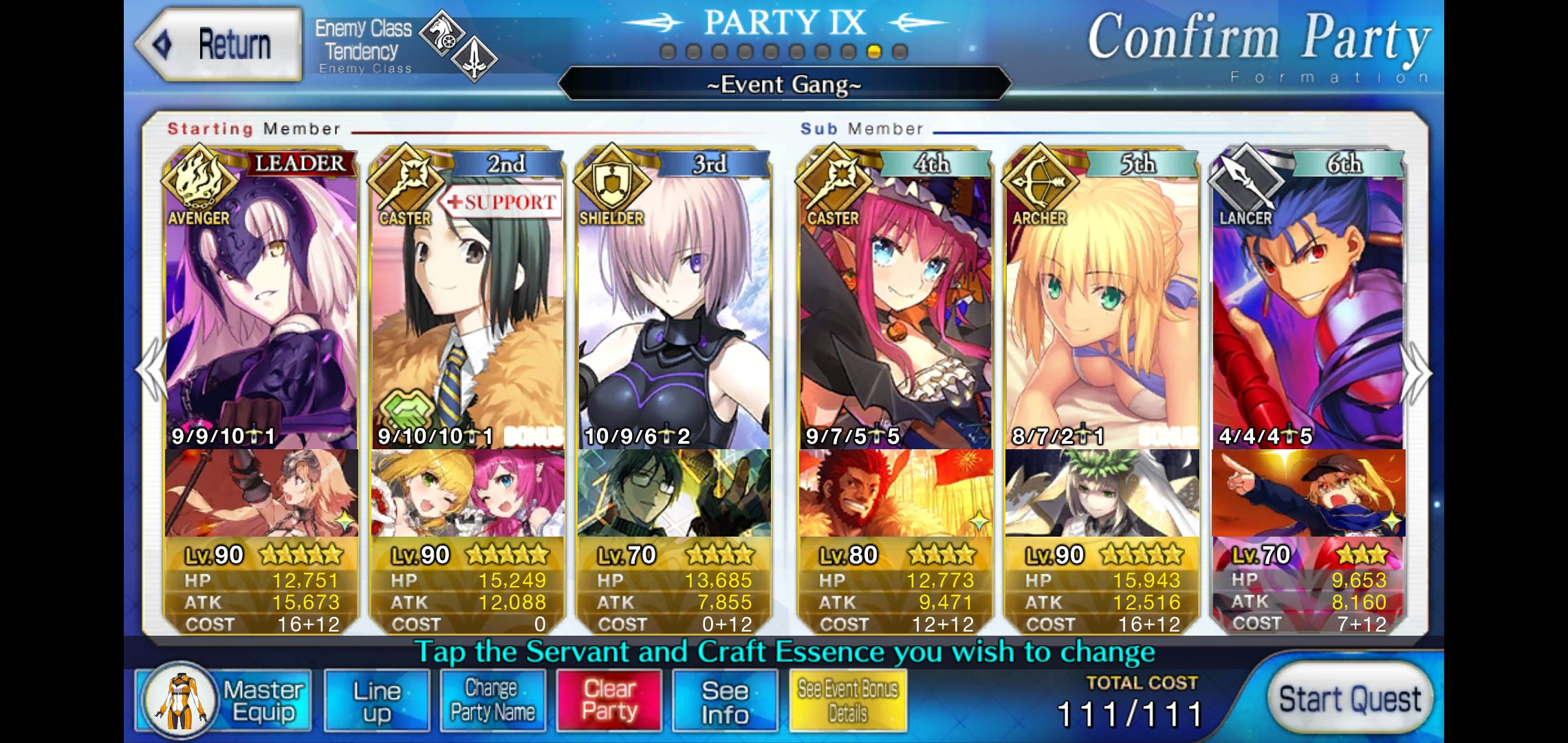This screenshot has height=743, width=1568.
Task: Switch to previous party with left arrow
Action: [x=151, y=371]
